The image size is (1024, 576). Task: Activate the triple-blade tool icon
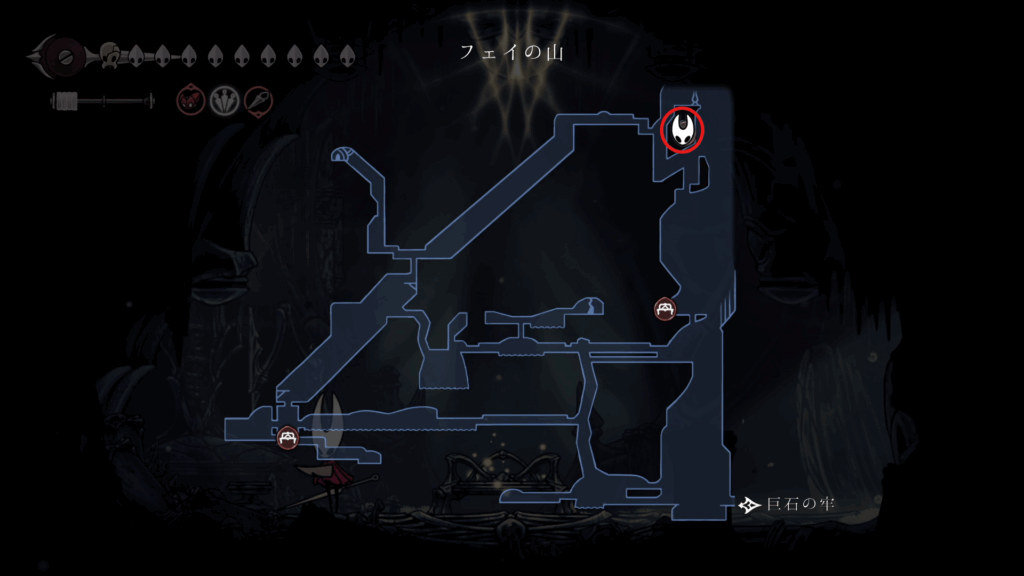coord(223,100)
